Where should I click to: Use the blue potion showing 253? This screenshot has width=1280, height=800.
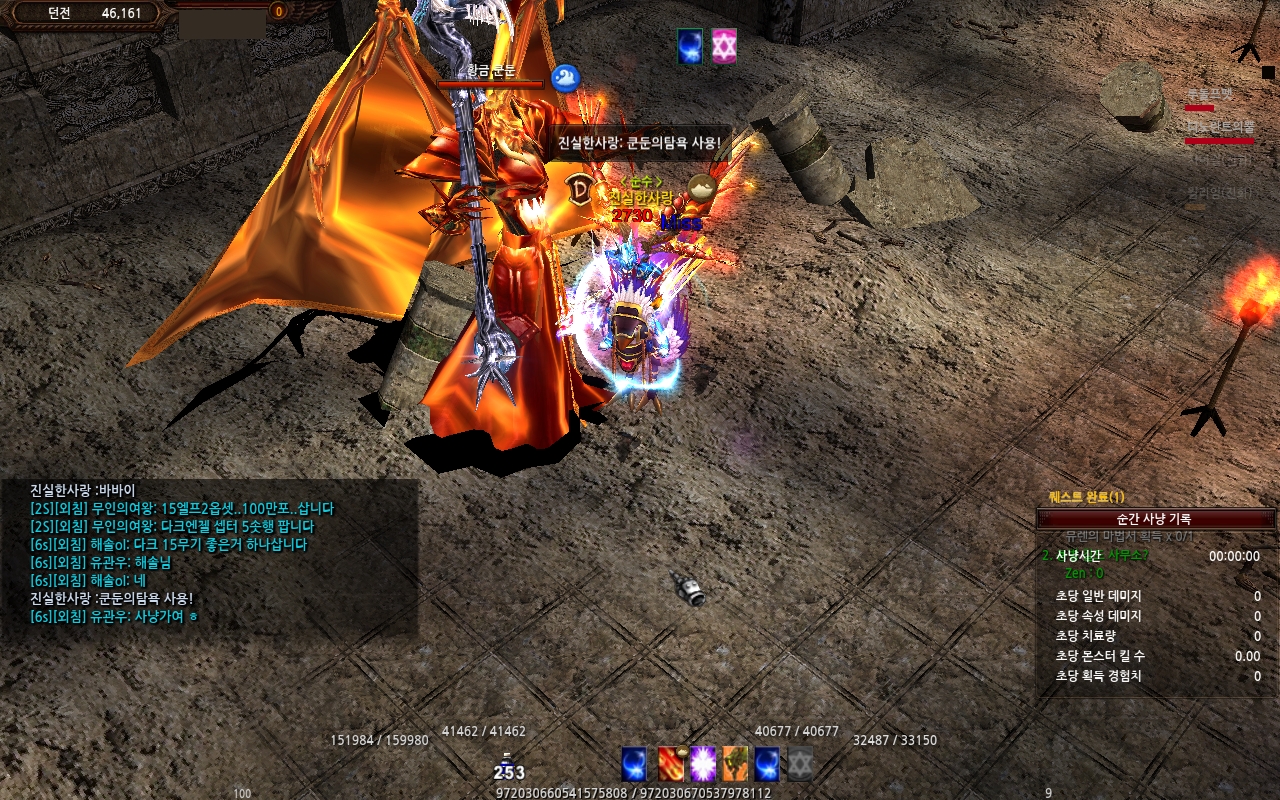(x=508, y=768)
